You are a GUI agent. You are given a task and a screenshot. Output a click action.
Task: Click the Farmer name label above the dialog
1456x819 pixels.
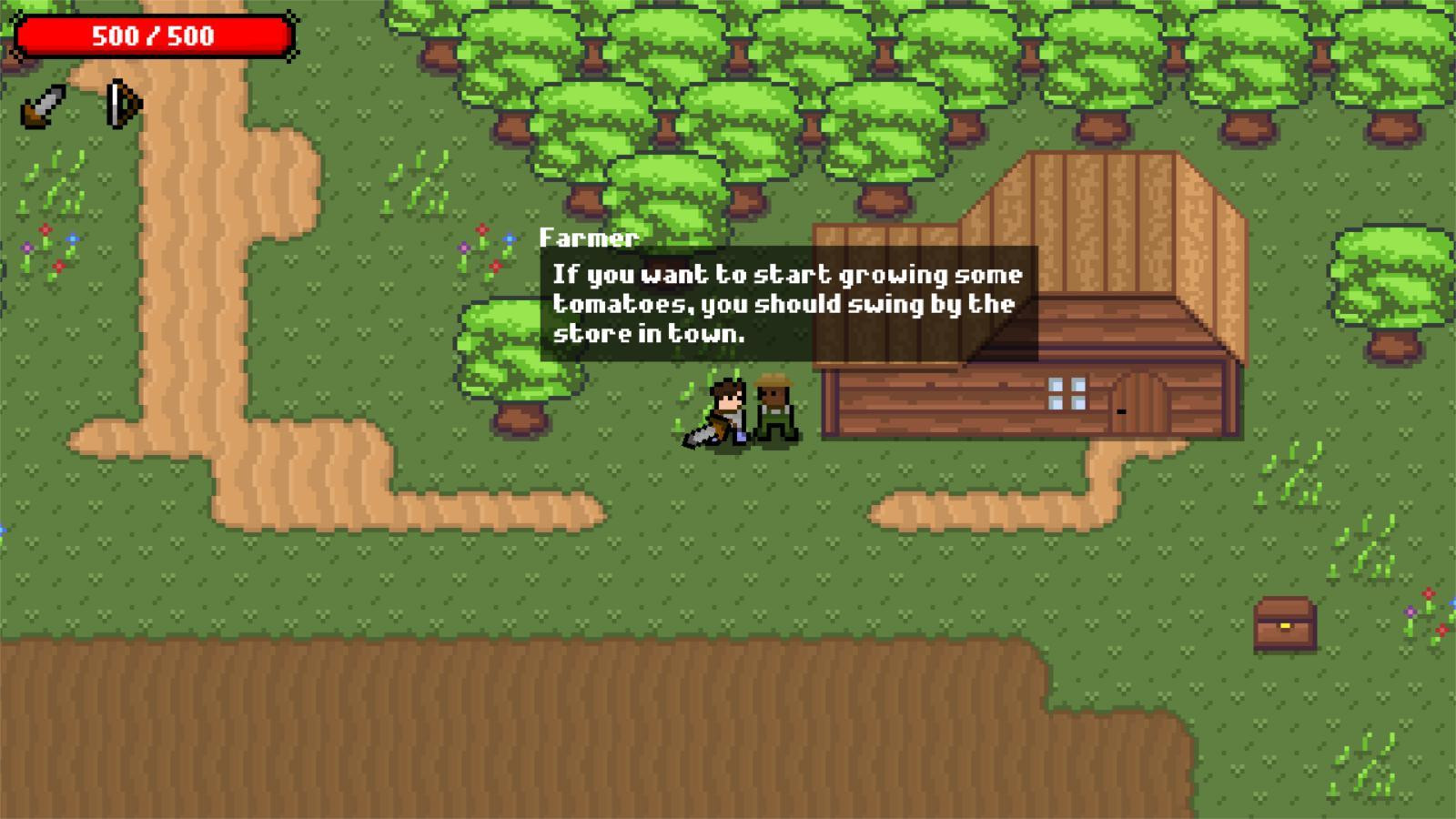click(590, 238)
